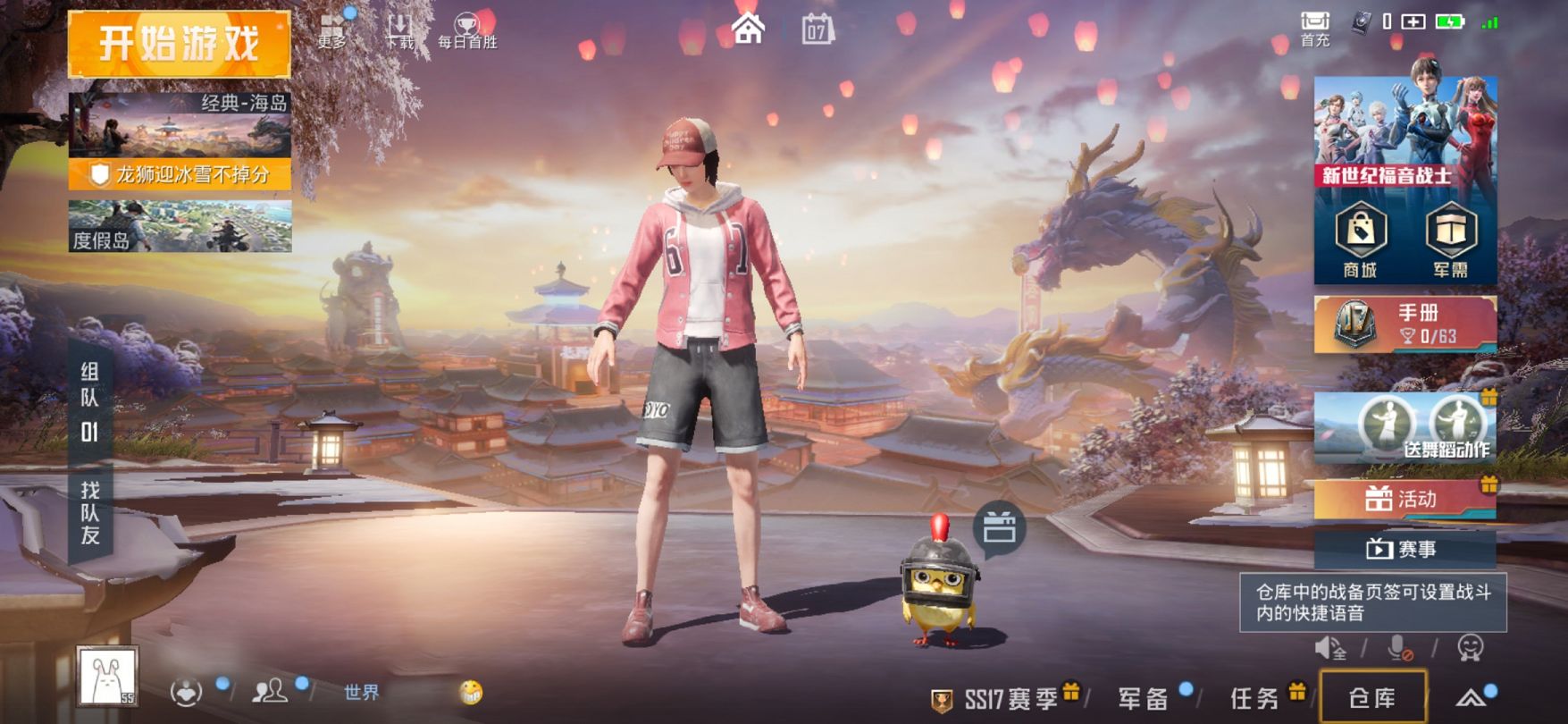Image resolution: width=1568 pixels, height=724 pixels.
Task: Click the 找队友 find teammates button
Action: coord(90,513)
